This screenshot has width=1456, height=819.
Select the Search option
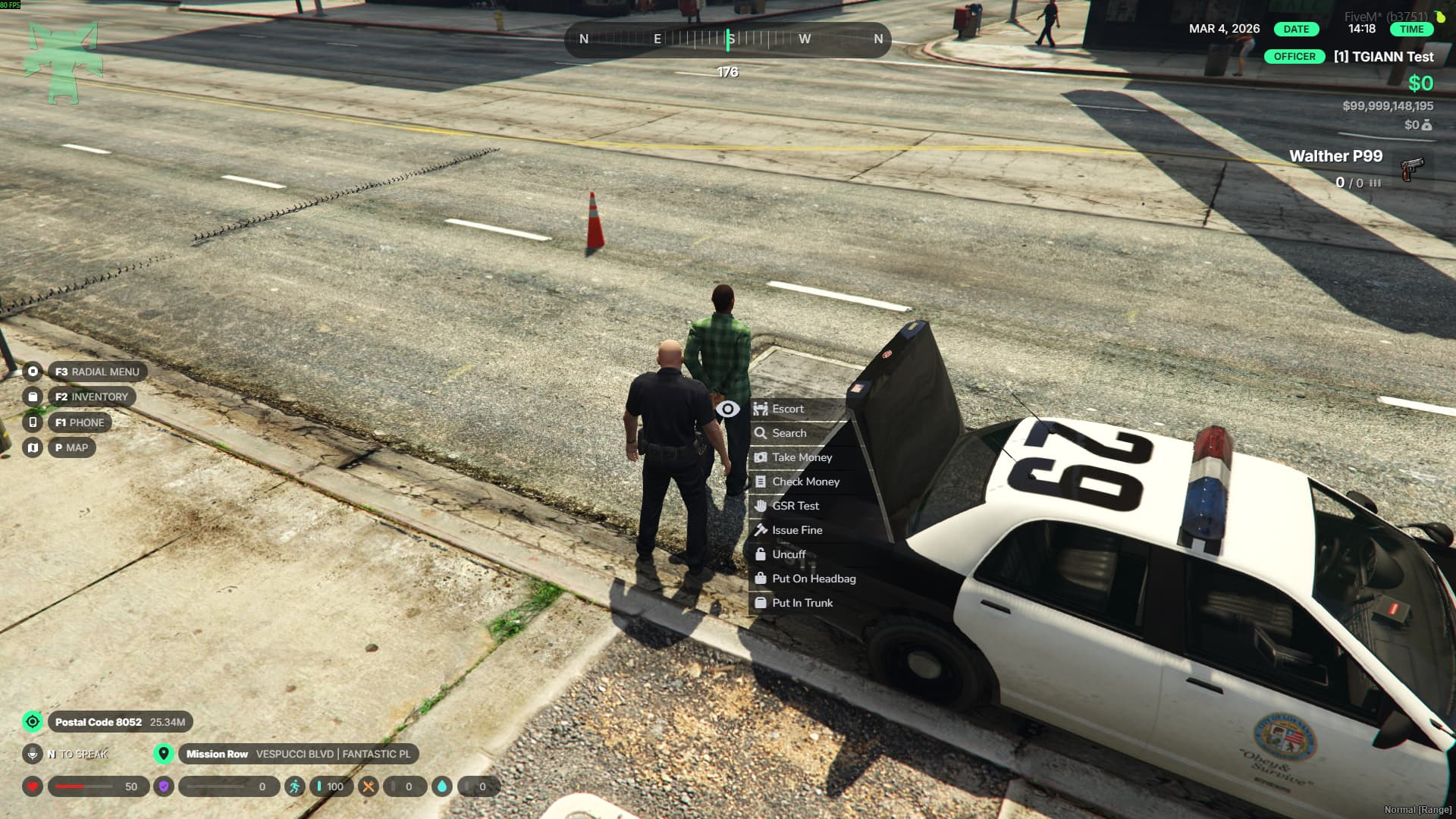(789, 433)
